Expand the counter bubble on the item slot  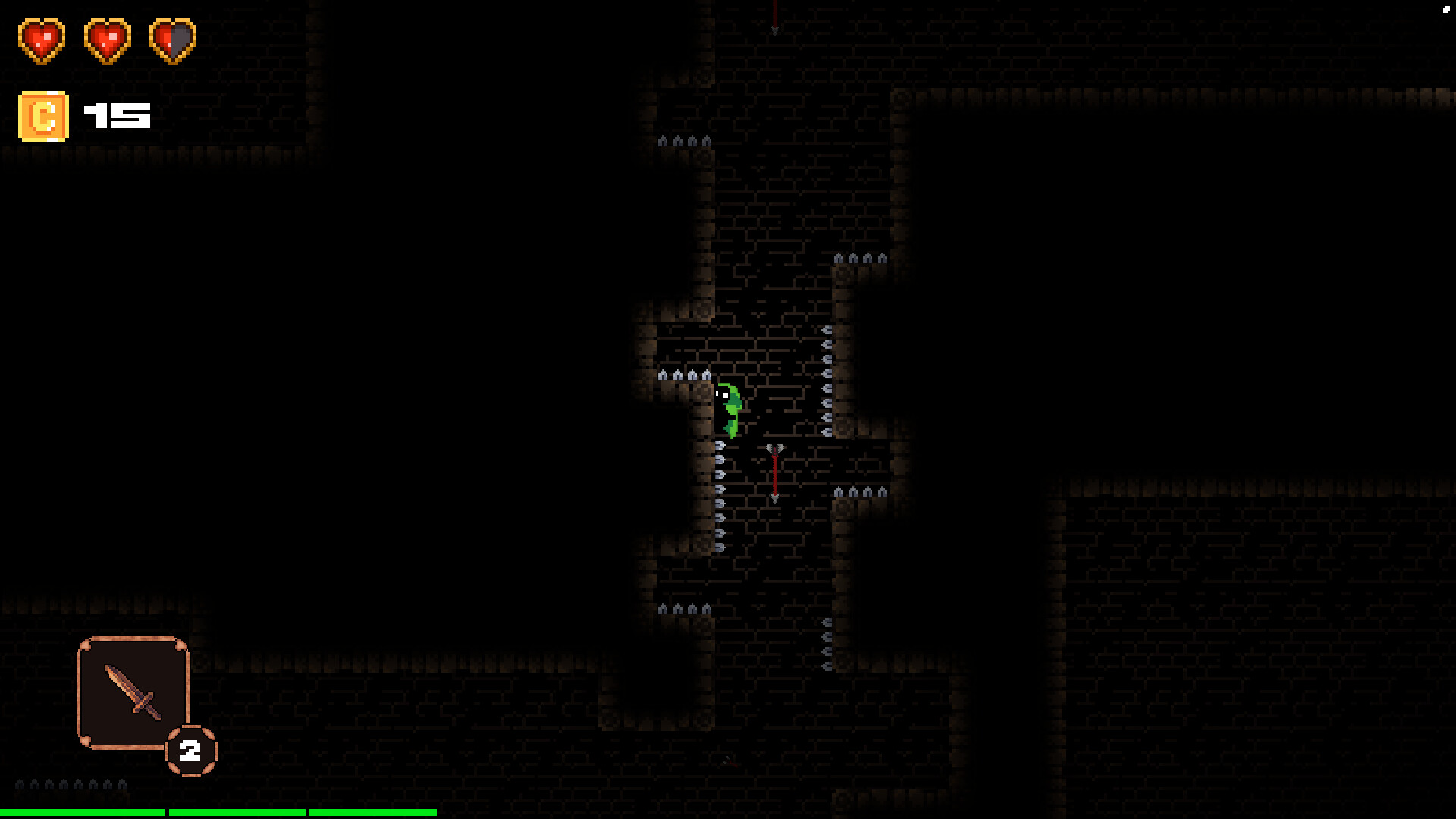(x=190, y=751)
